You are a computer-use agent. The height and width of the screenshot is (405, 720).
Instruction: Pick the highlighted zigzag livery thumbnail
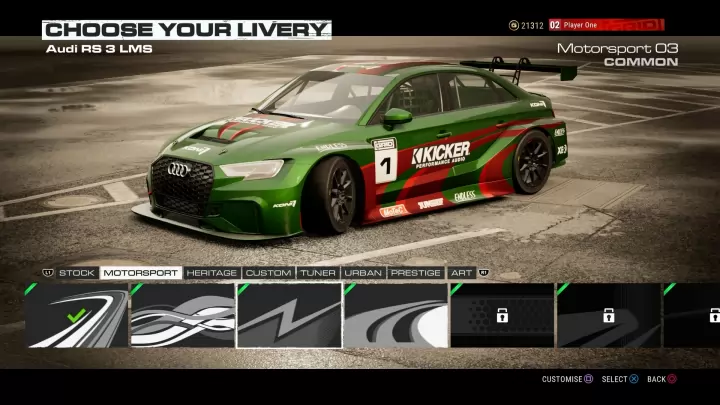coord(289,315)
